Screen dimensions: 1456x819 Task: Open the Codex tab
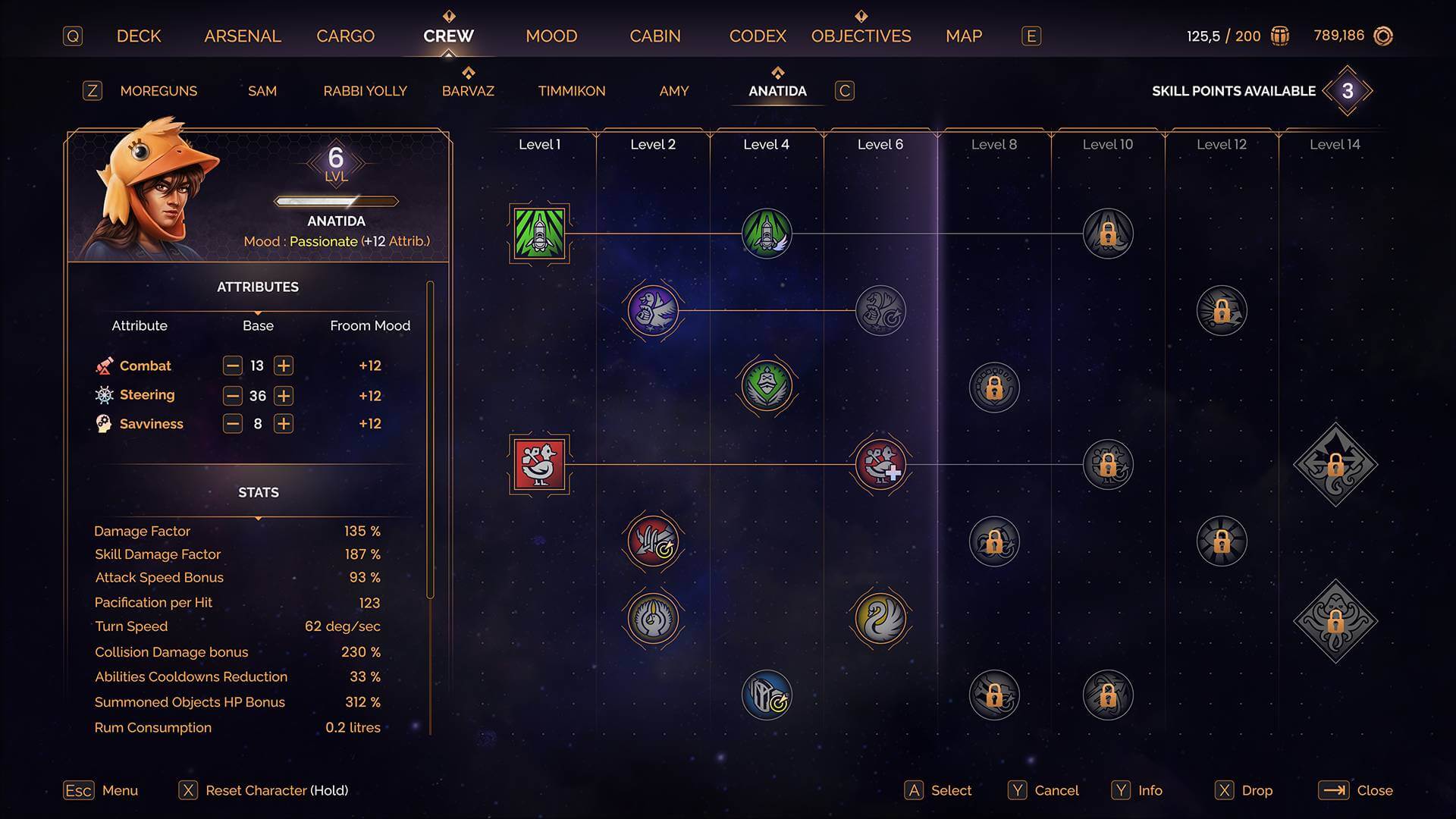758,36
